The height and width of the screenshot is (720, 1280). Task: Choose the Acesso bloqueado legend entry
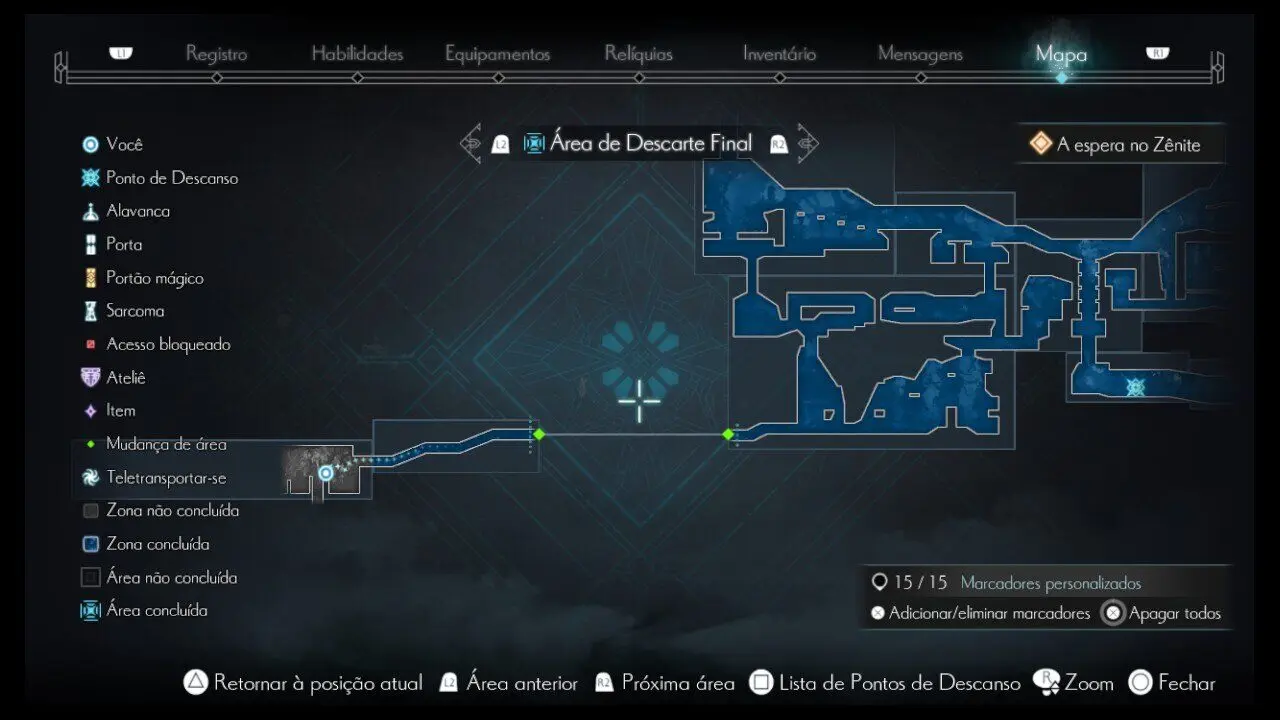168,344
